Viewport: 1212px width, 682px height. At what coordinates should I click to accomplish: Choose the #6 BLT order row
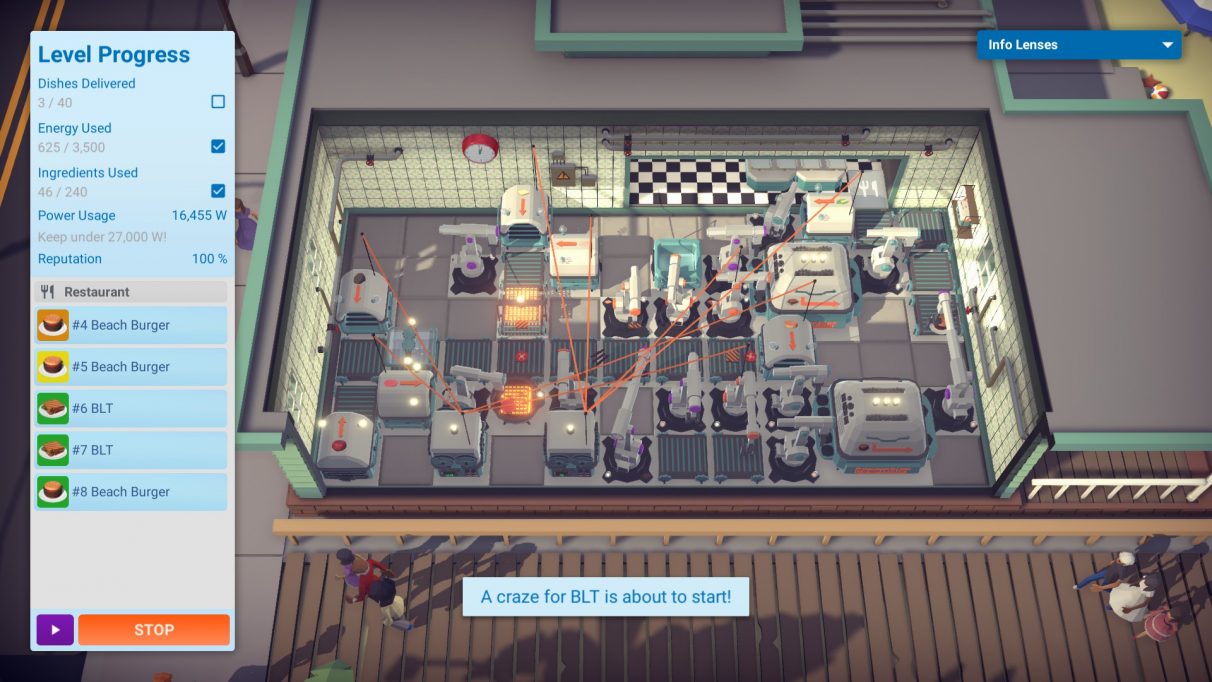tap(132, 409)
